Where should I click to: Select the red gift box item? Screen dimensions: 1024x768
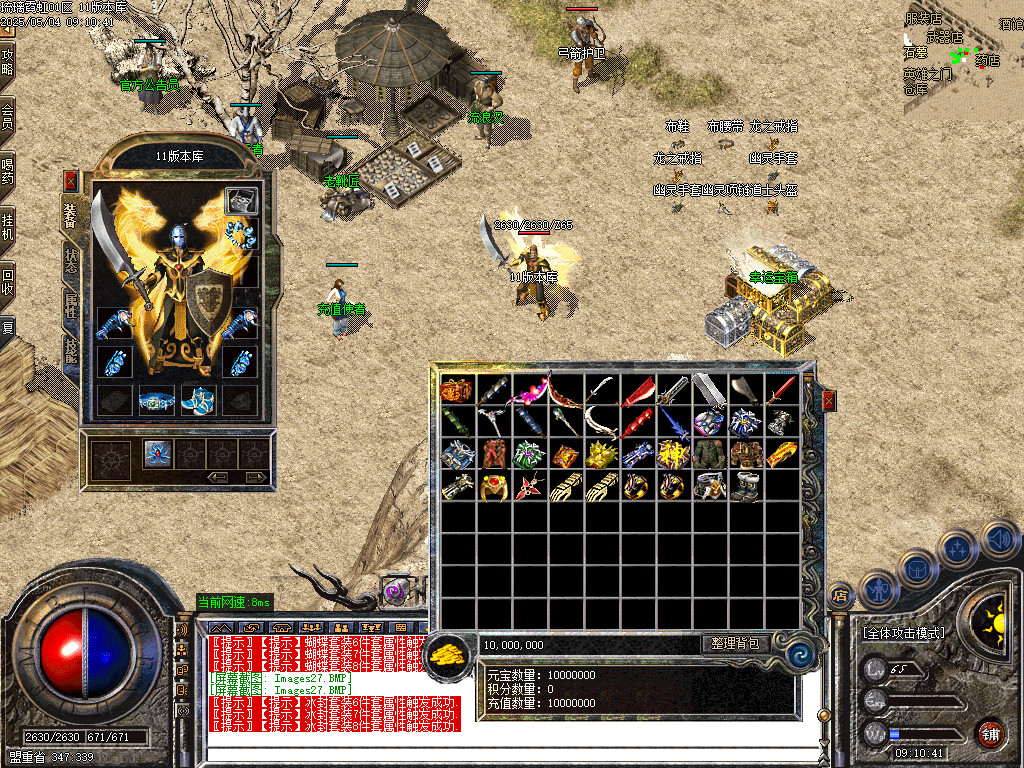(x=457, y=390)
